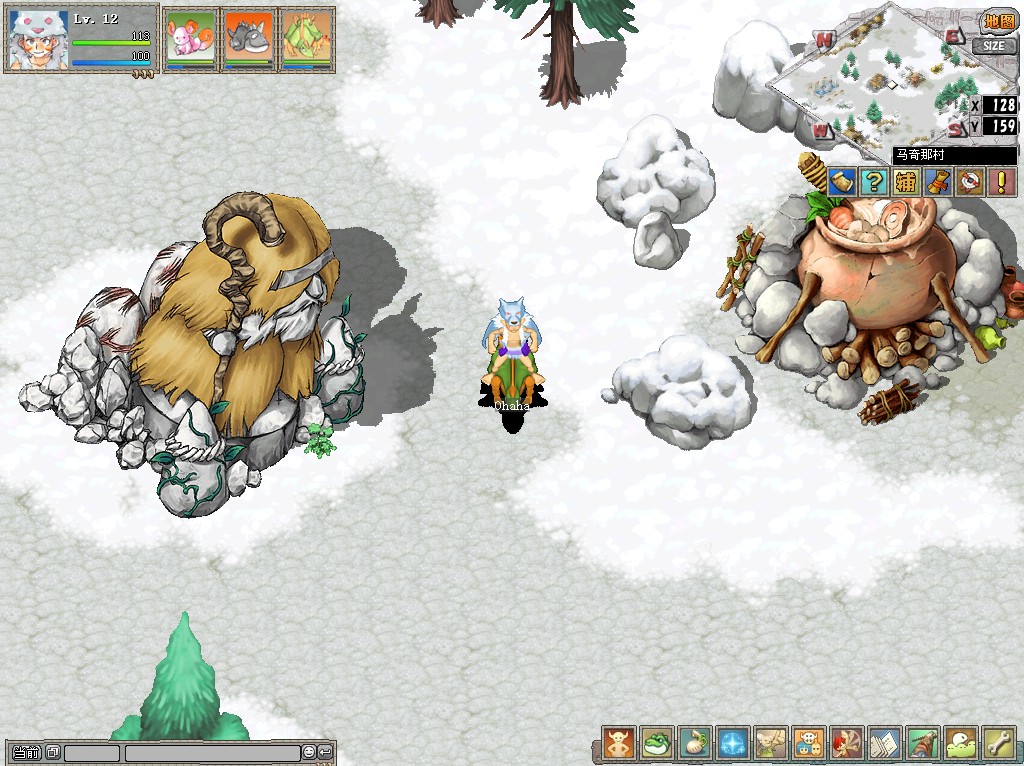Open the chat smiley emoticon button
Screen dimensions: 1024x766
310,752
